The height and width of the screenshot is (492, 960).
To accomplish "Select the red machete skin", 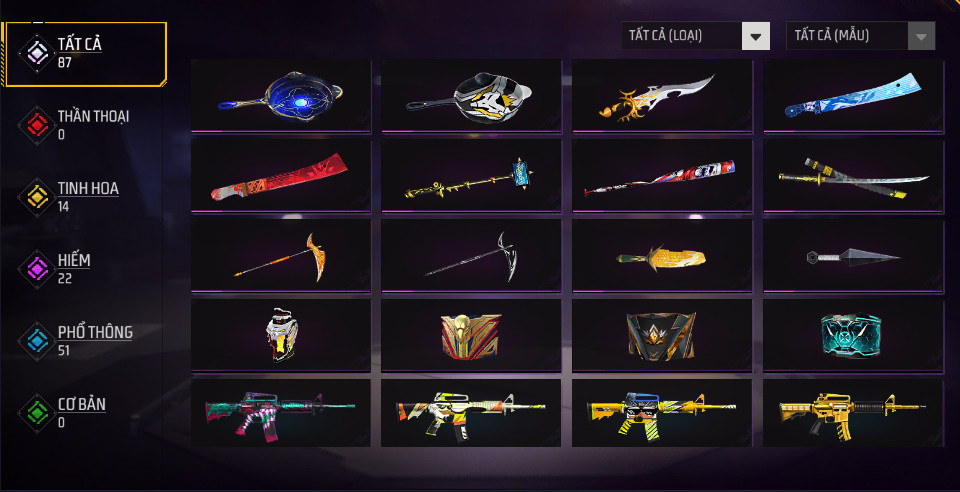I will coord(281,175).
